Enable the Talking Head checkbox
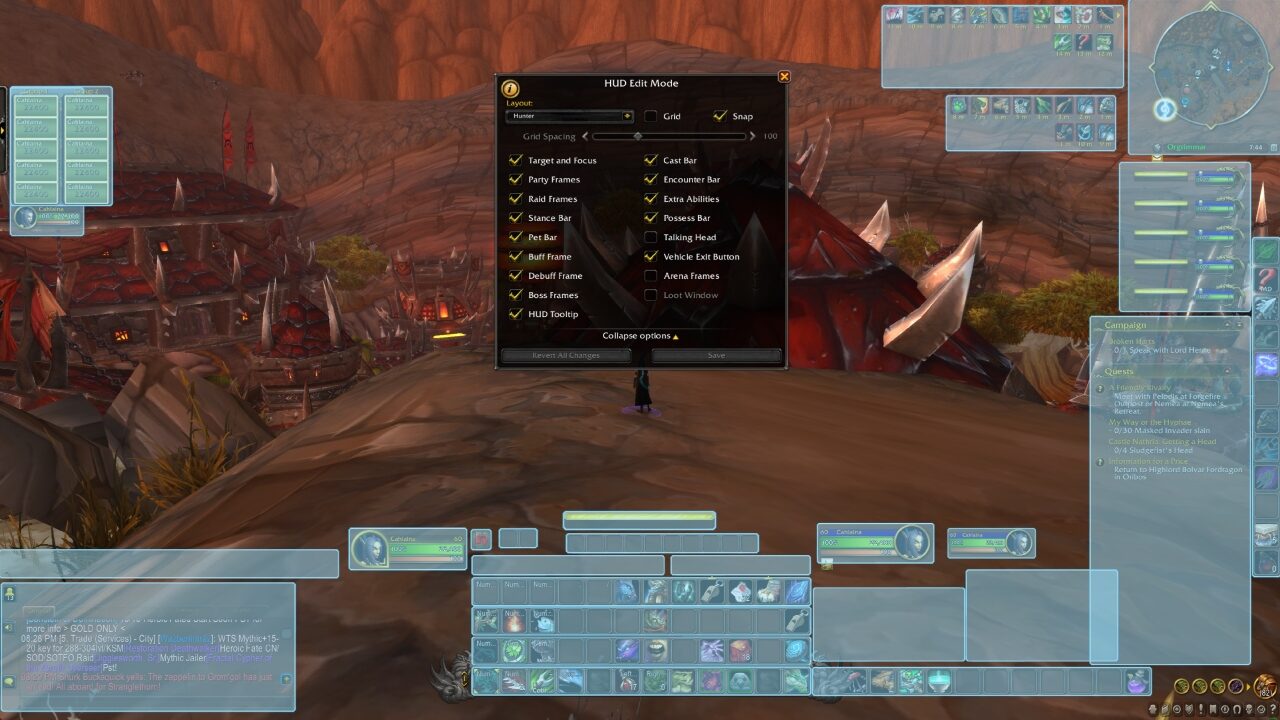The width and height of the screenshot is (1280, 720). [x=651, y=237]
